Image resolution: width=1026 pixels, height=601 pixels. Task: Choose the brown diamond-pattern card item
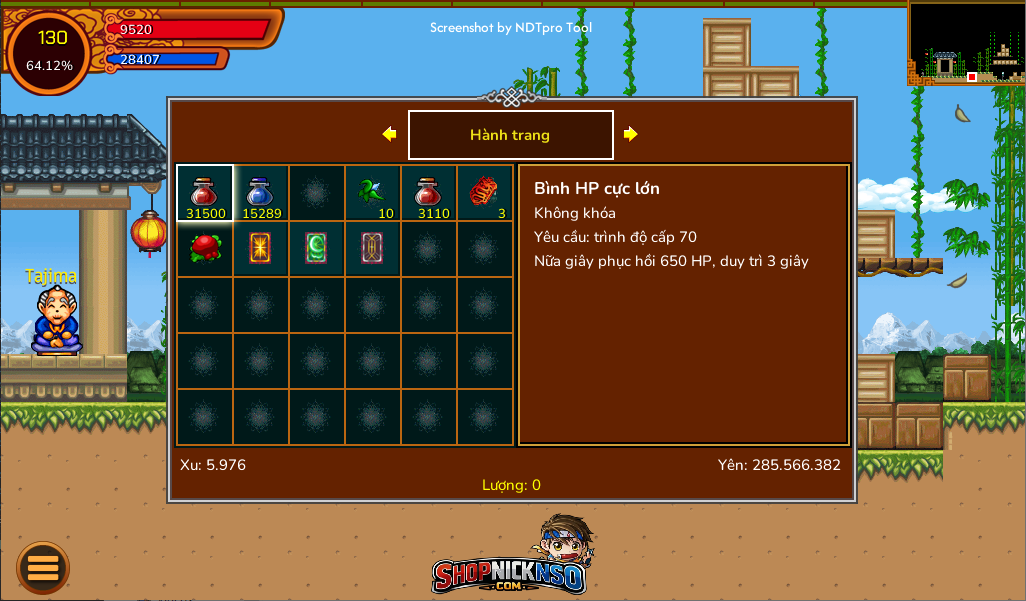pyautogui.click(x=373, y=248)
